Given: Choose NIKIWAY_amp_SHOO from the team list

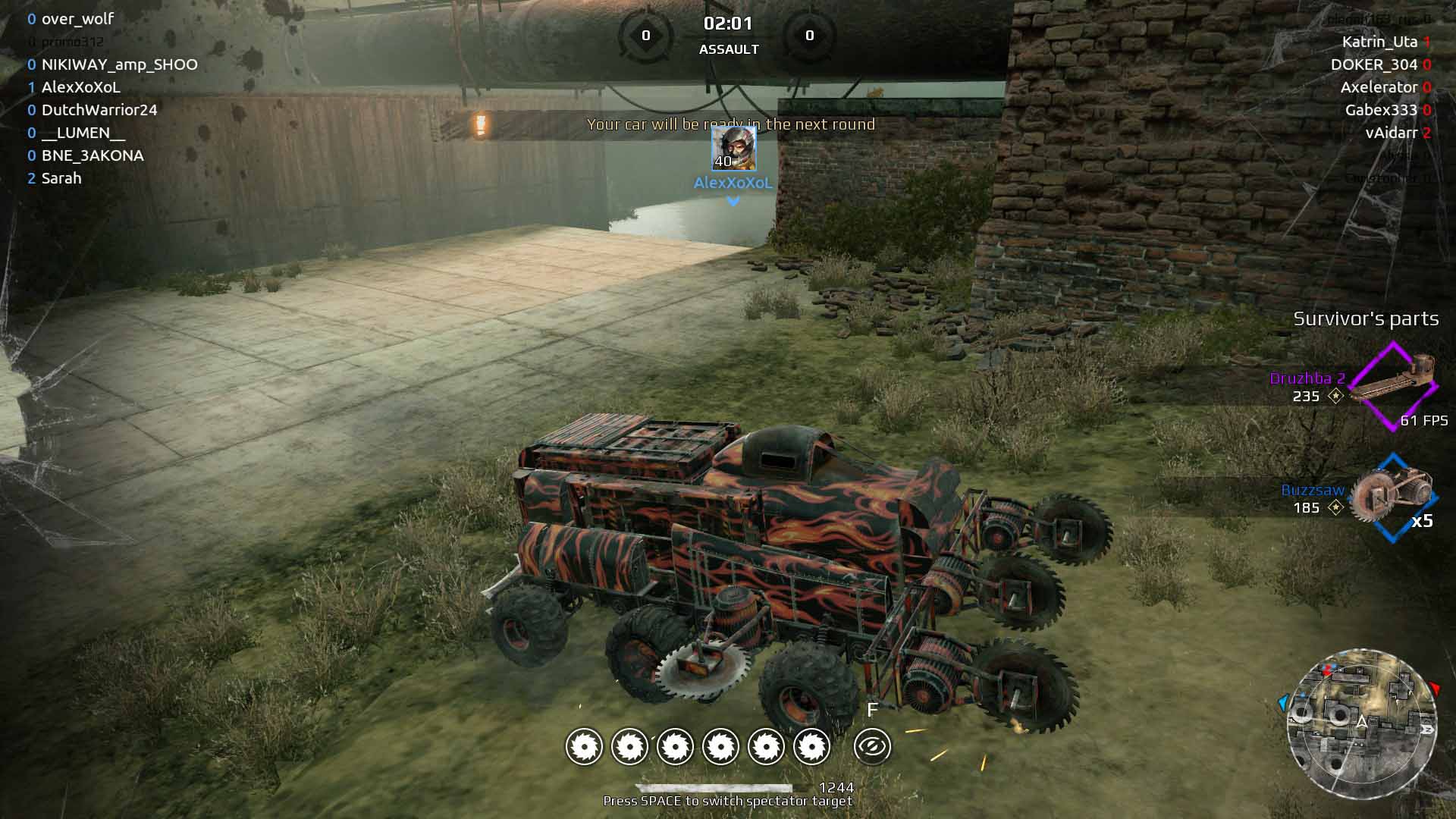Looking at the screenshot, I should (x=119, y=64).
